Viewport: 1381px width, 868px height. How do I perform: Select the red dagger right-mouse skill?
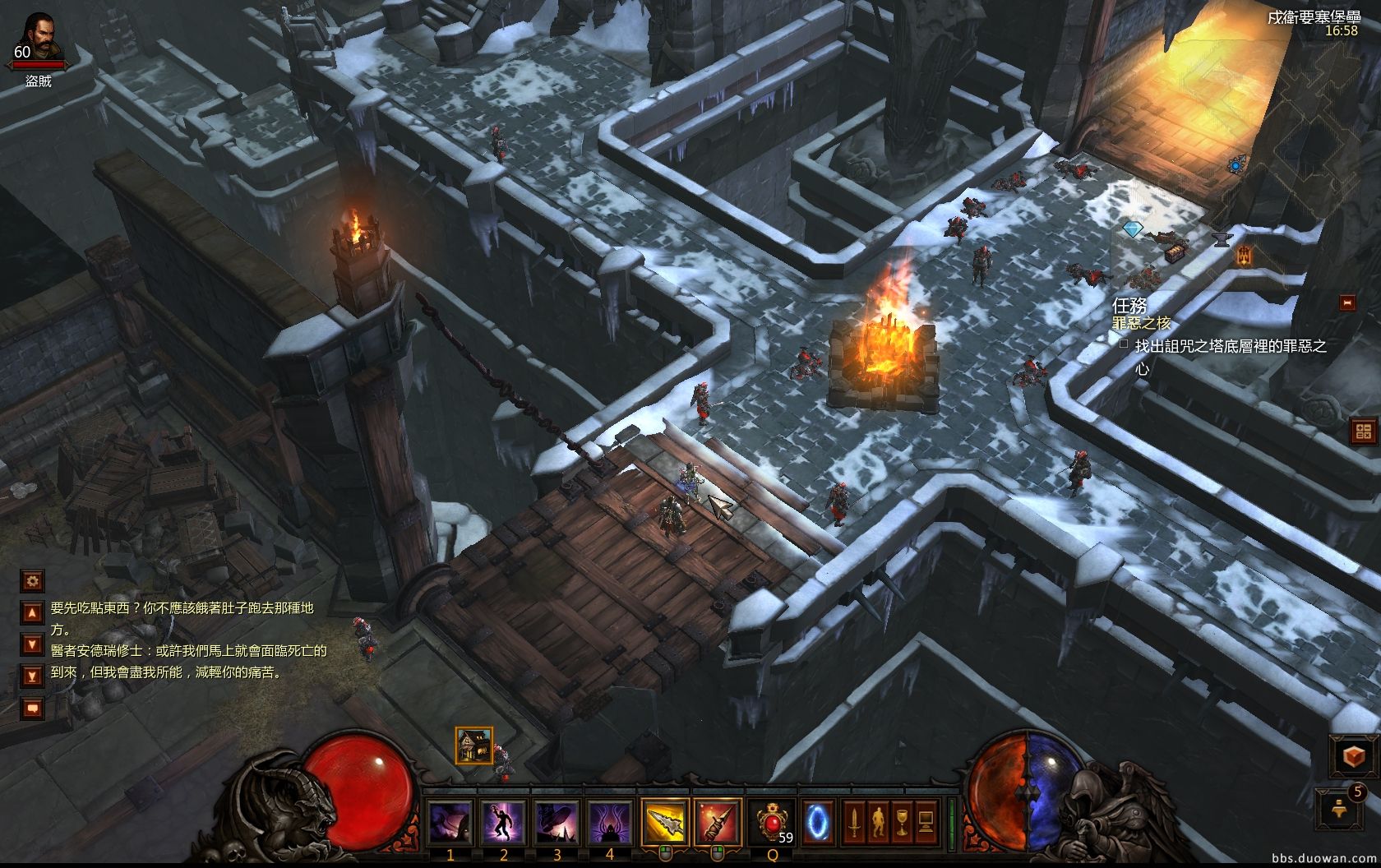[718, 820]
